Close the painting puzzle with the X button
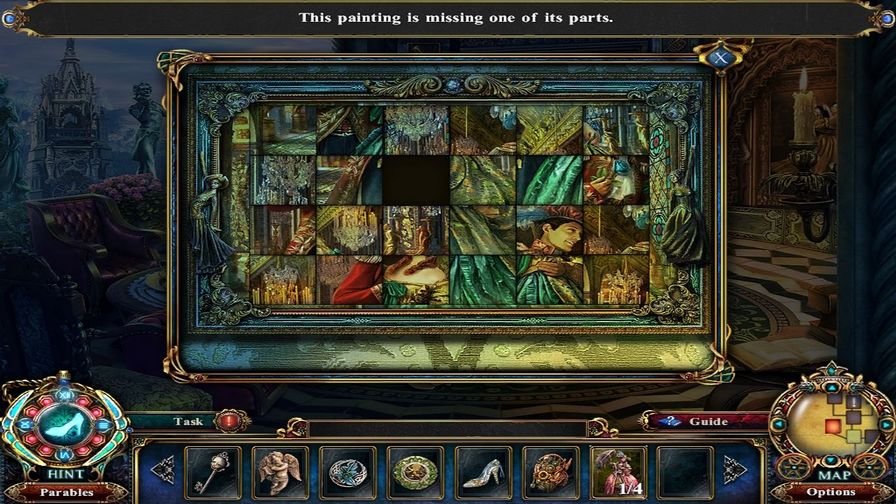Viewport: 896px width, 504px height. (x=720, y=57)
